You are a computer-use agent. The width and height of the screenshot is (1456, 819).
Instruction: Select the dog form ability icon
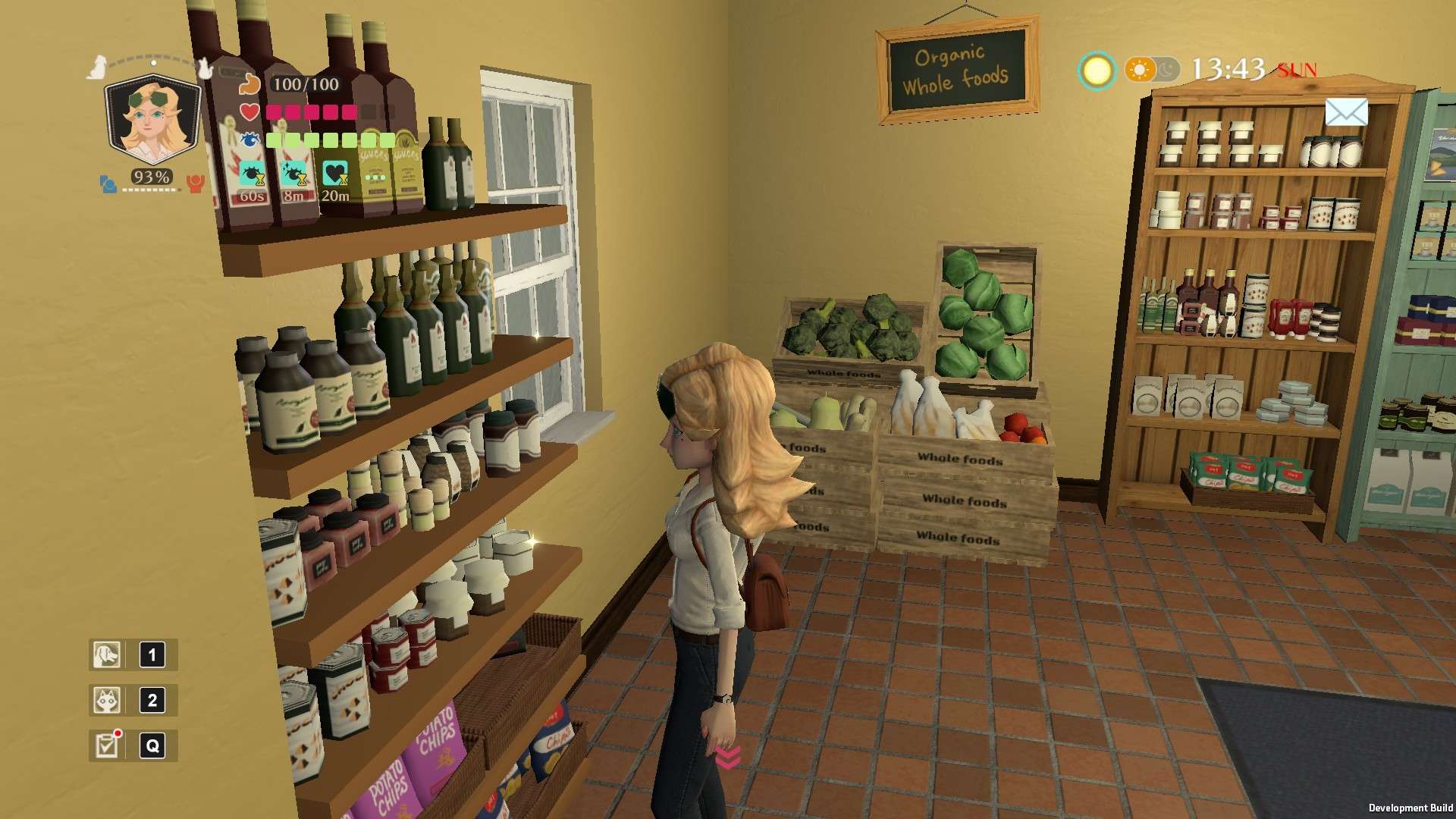coord(107,654)
